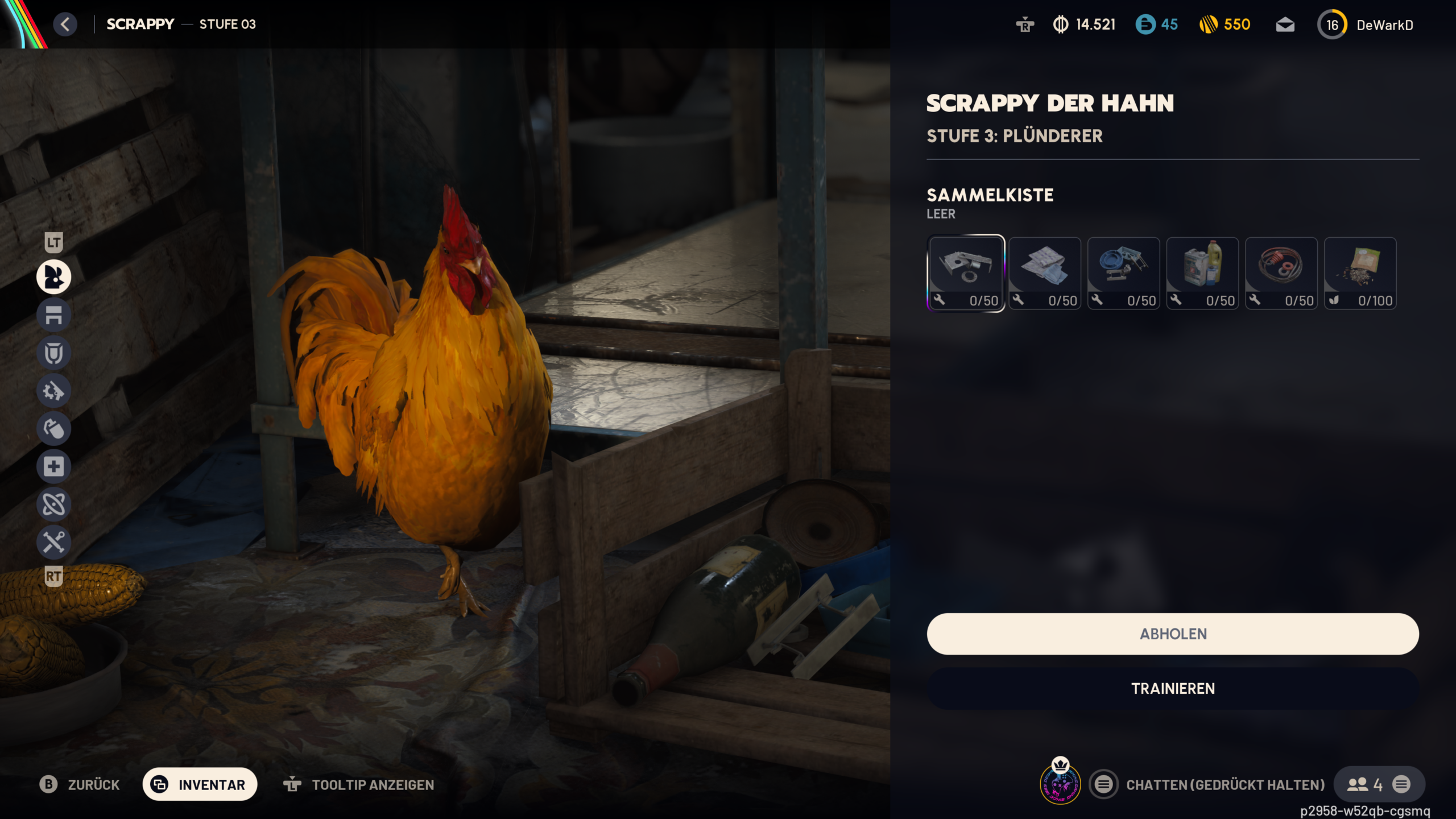Pick the red rubber hose slot
Viewport: 1456px width, 819px height.
[1281, 273]
